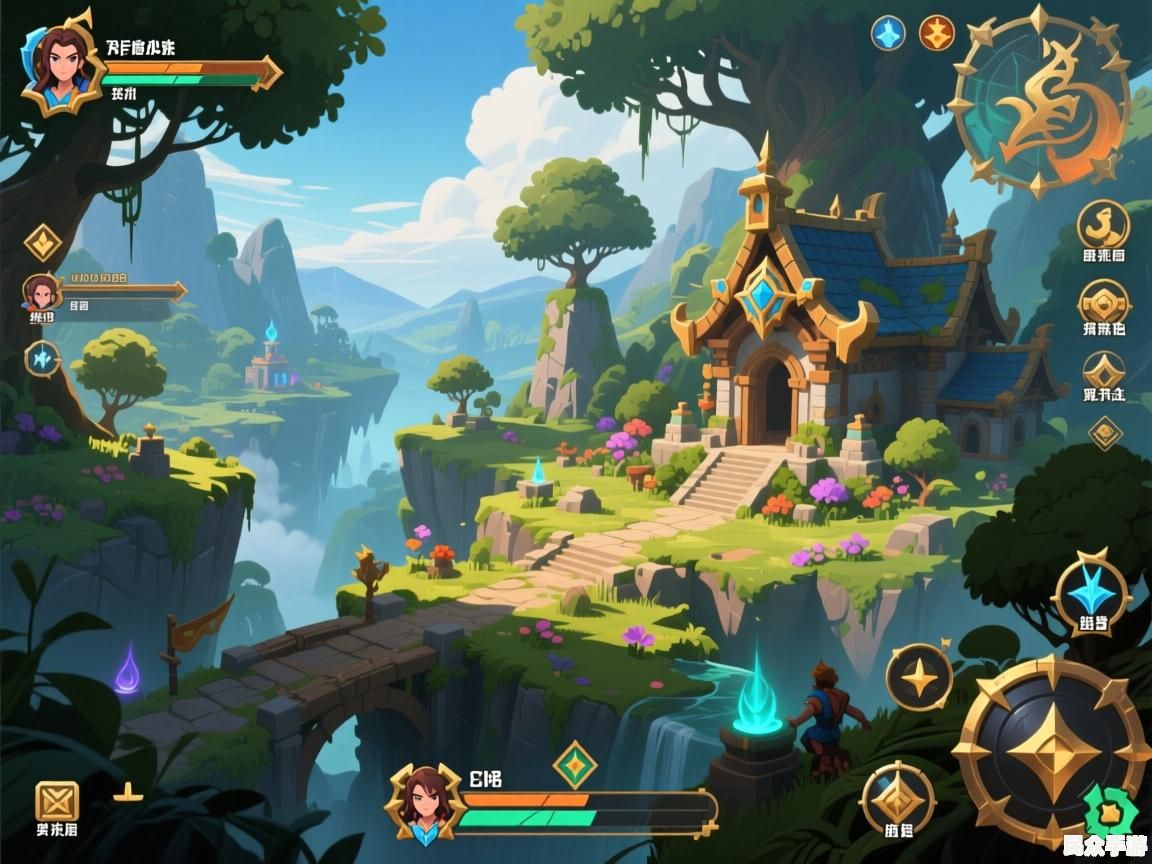Open the green gear settings icon
Image resolution: width=1152 pixels, height=864 pixels.
1108,808
